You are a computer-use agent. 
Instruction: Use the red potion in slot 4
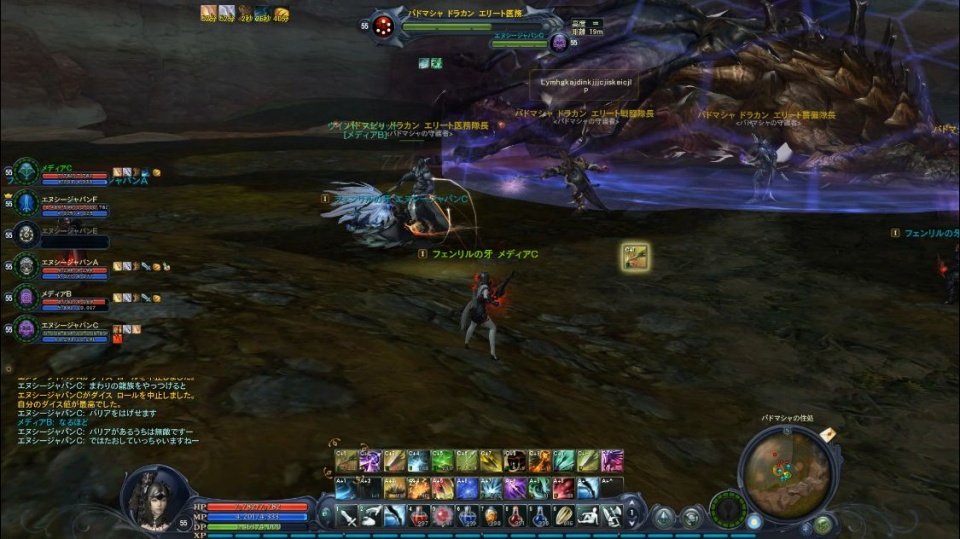click(419, 516)
